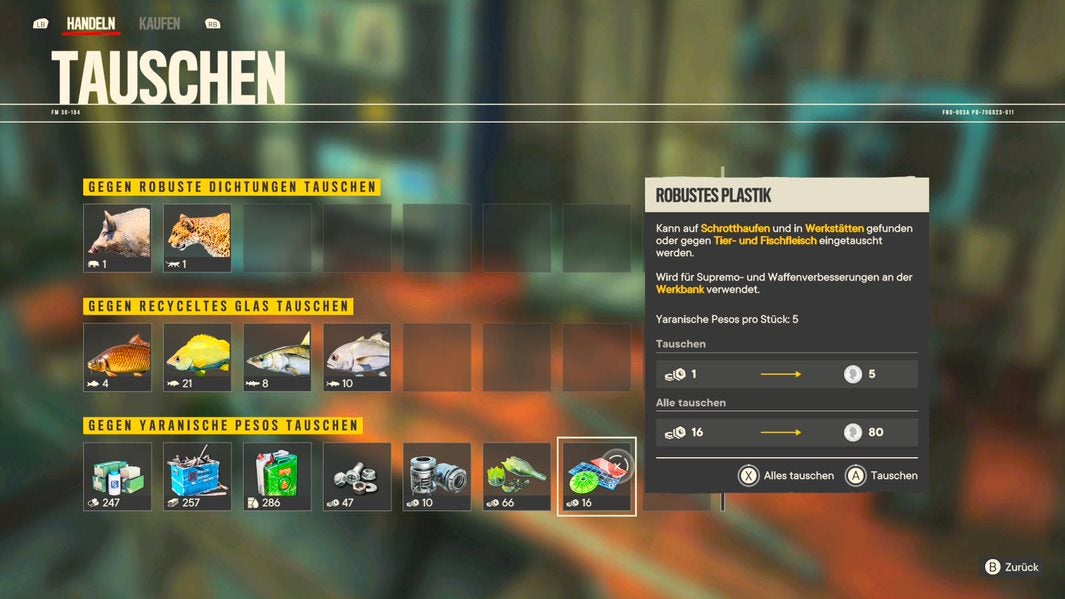Image resolution: width=1065 pixels, height=599 pixels.
Task: Choose the jaguar meat trade slot
Action: pyautogui.click(x=197, y=238)
